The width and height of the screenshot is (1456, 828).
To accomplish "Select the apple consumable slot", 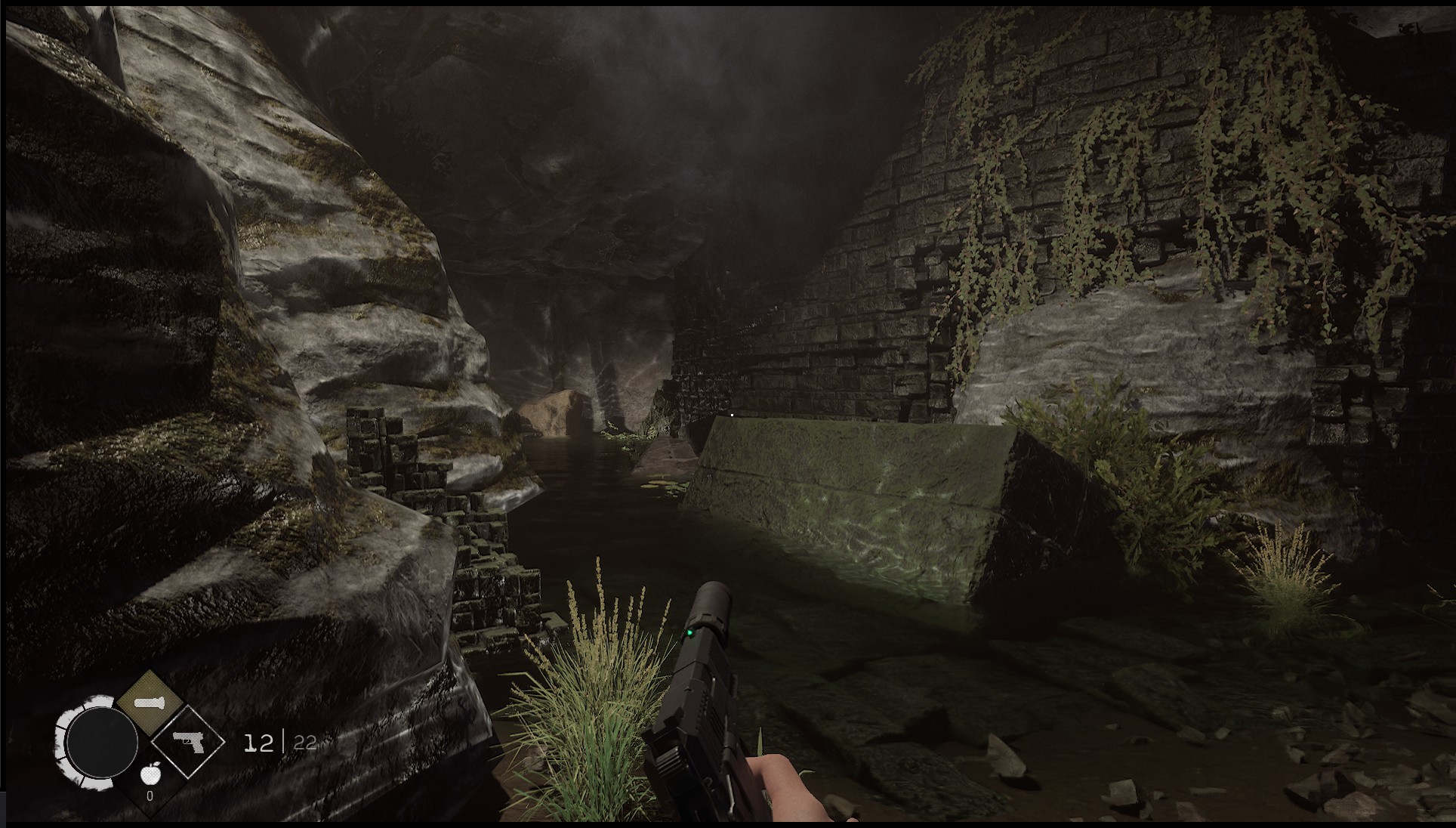I will (150, 775).
